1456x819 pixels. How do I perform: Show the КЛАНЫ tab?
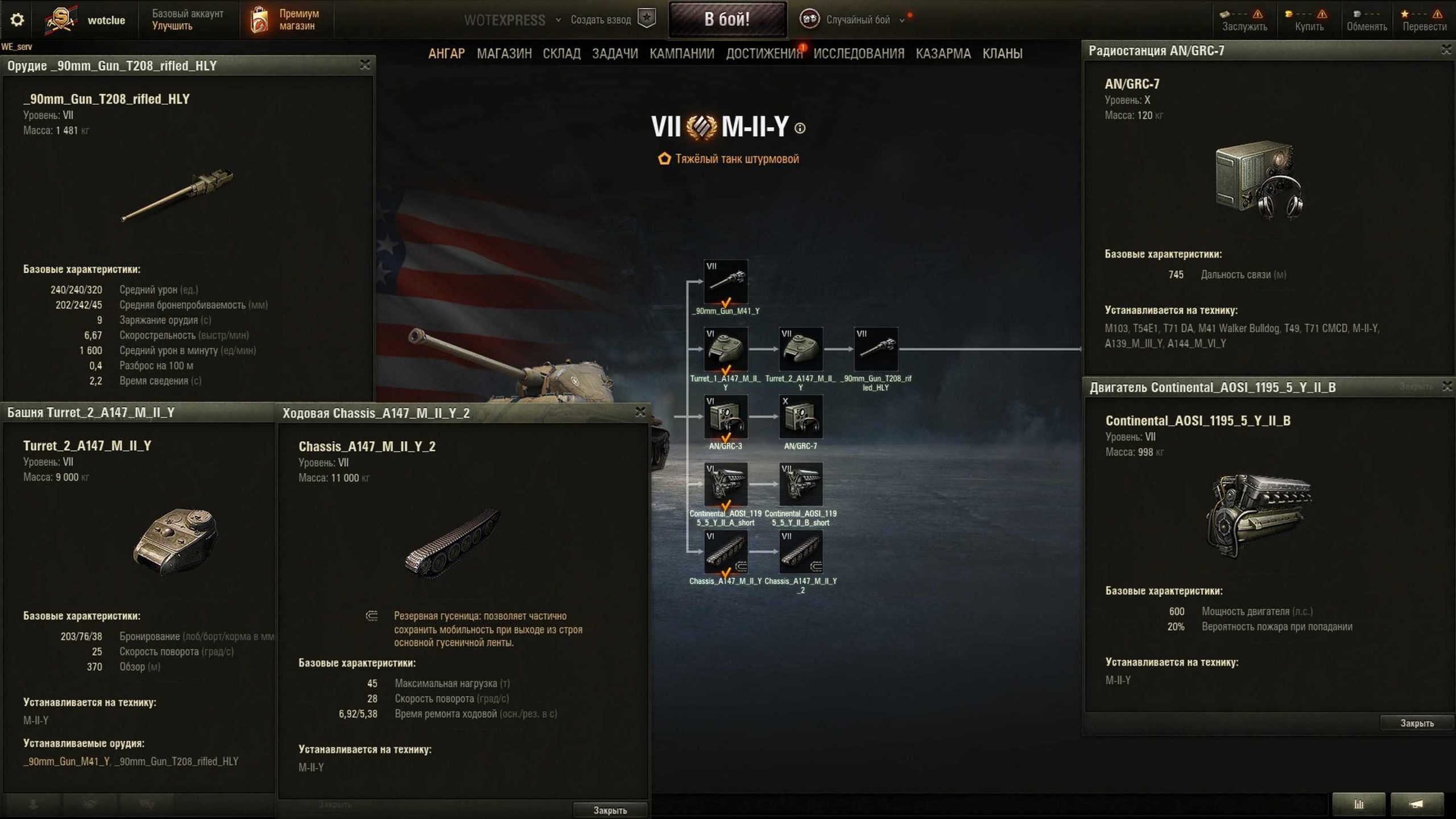click(x=1002, y=53)
